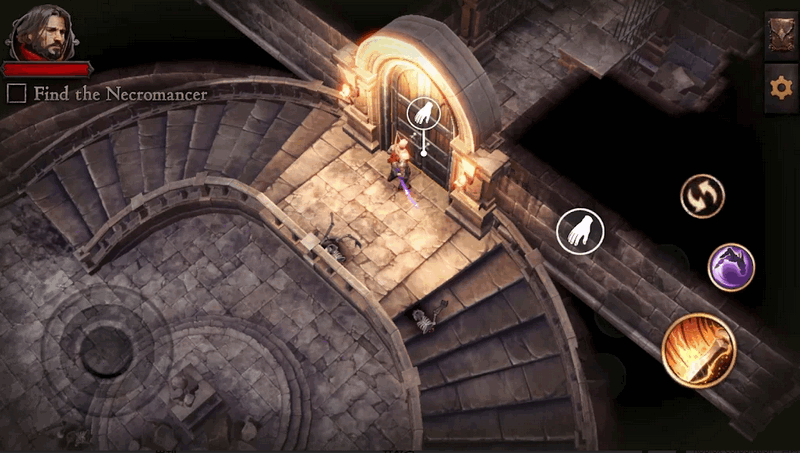Open the settings gear menu
Screen dimensions: 800x453
tap(781, 88)
